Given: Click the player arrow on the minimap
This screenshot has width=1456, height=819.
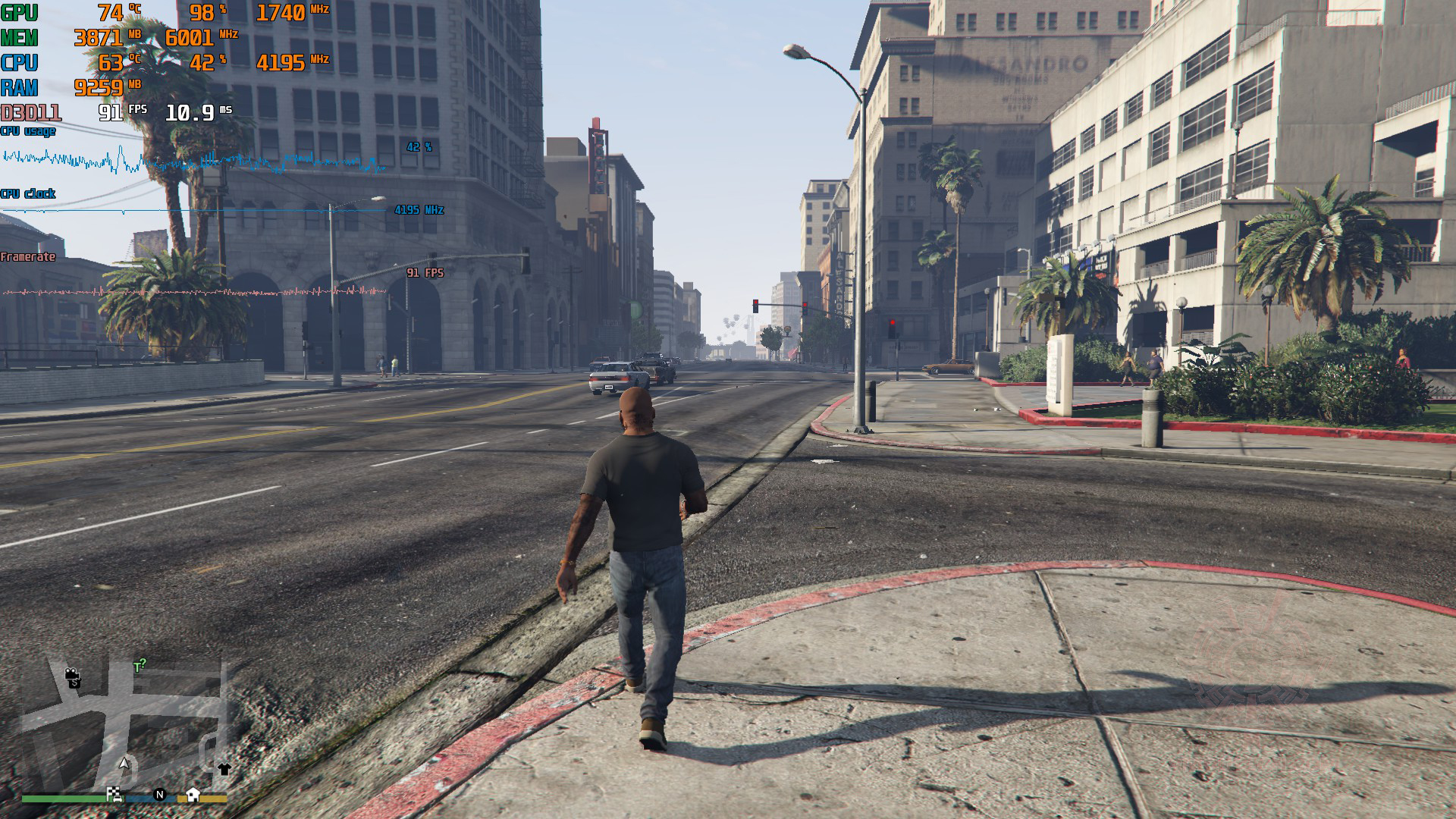Looking at the screenshot, I should [124, 762].
